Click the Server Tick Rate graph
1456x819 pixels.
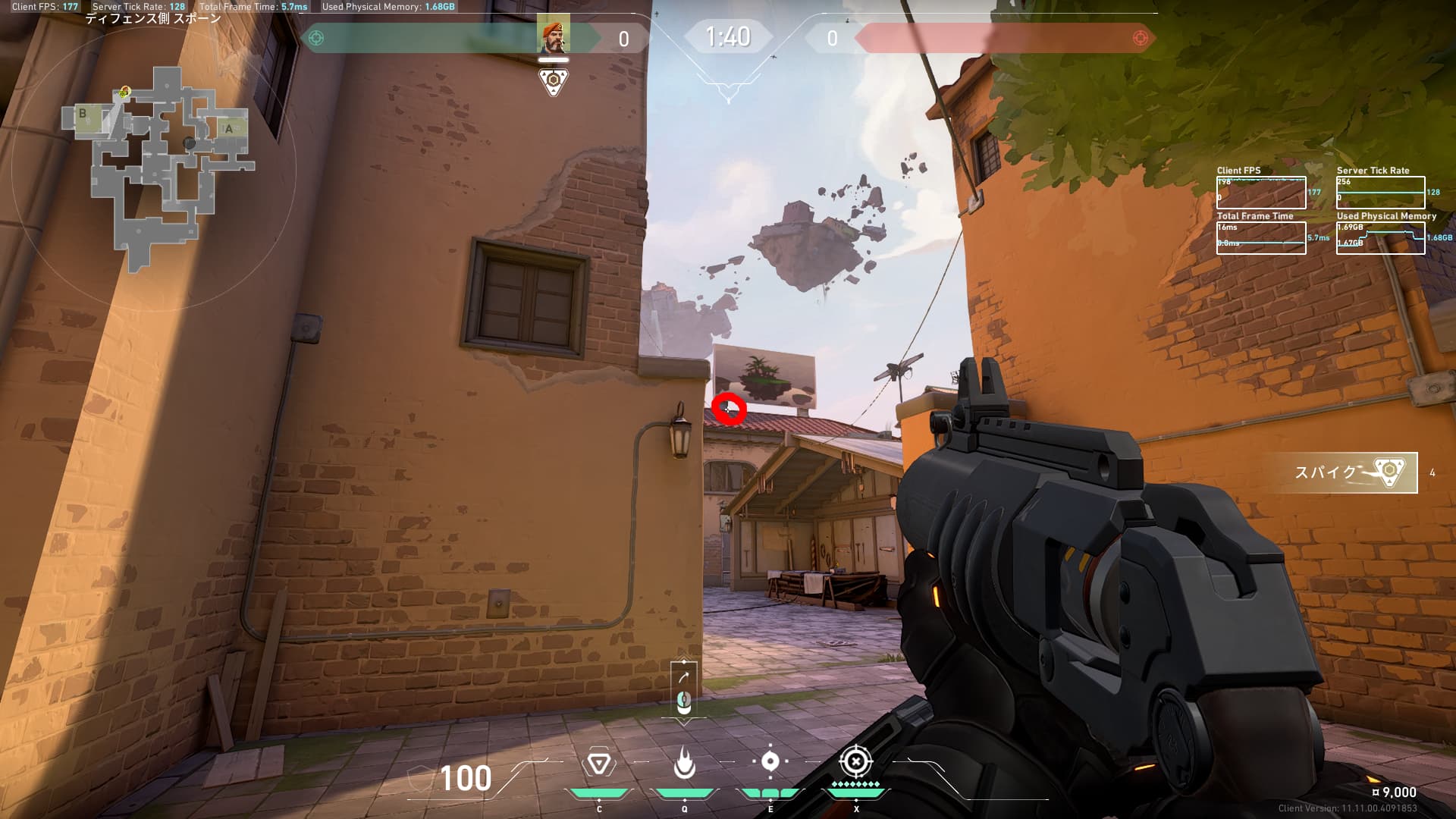[1380, 193]
